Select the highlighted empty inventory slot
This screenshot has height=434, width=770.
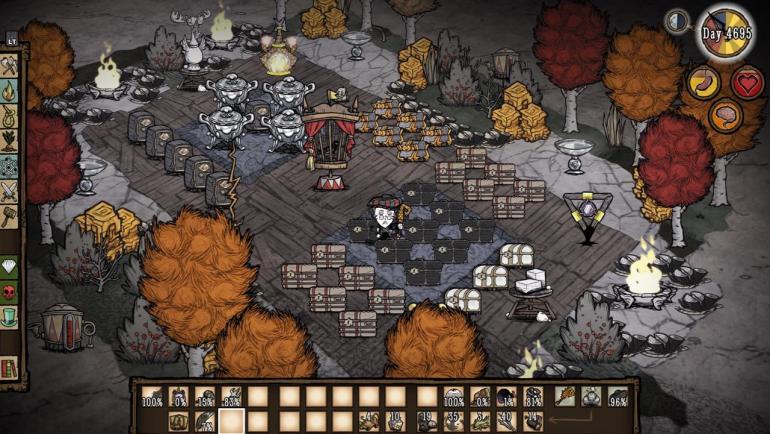point(233,420)
